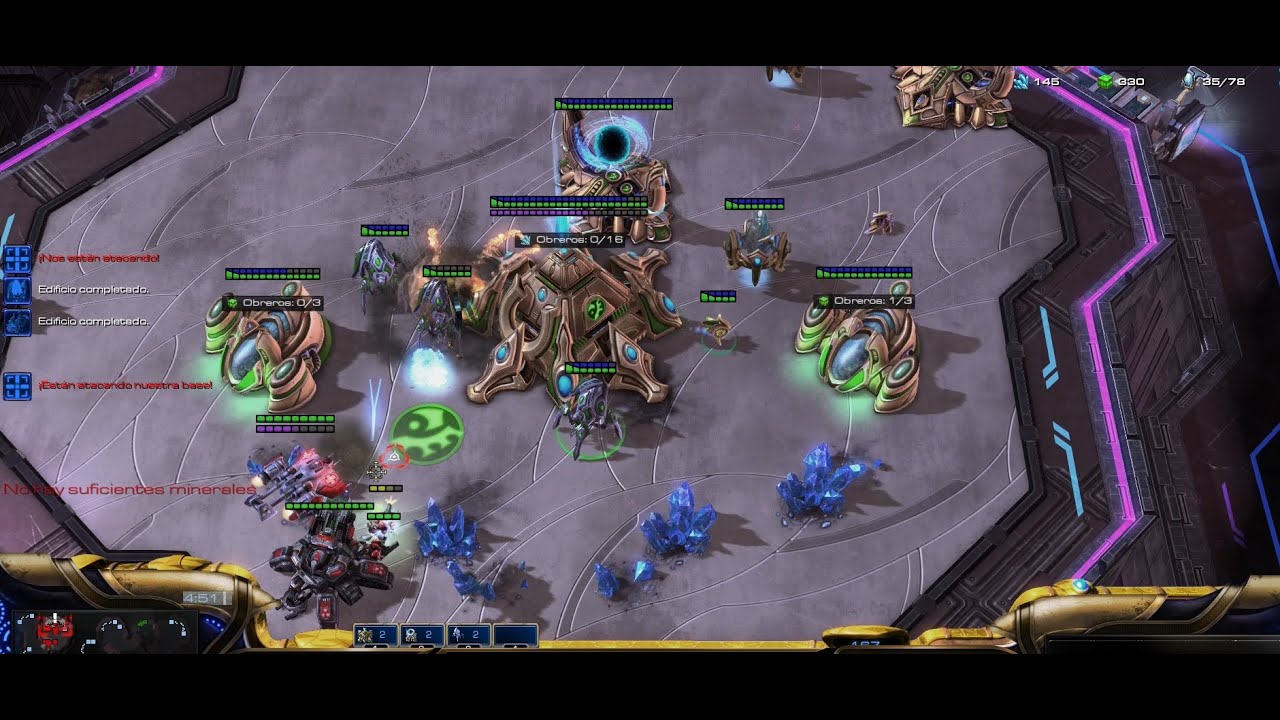Select control group 1

coord(374,635)
